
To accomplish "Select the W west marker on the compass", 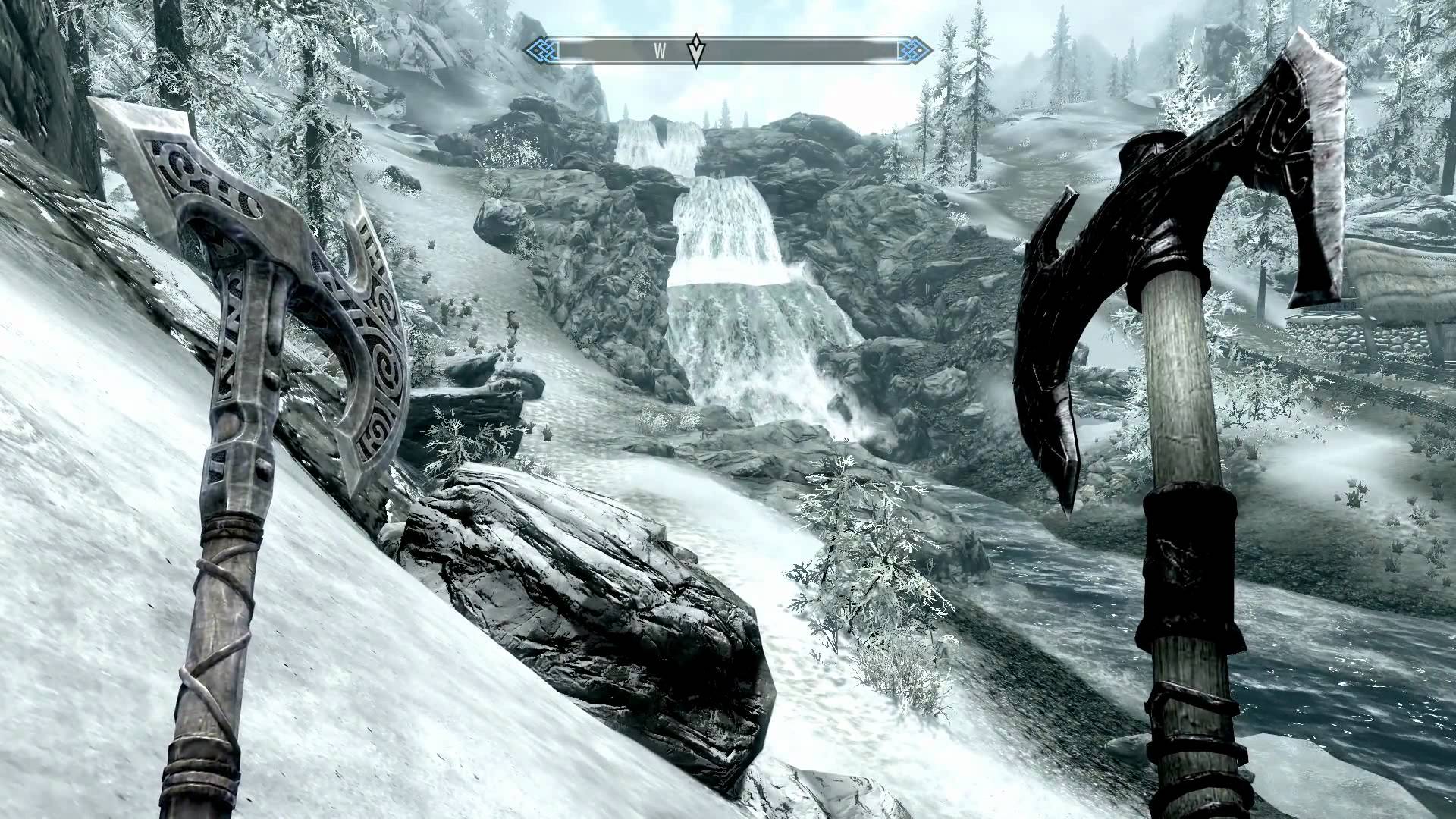I will 660,52.
